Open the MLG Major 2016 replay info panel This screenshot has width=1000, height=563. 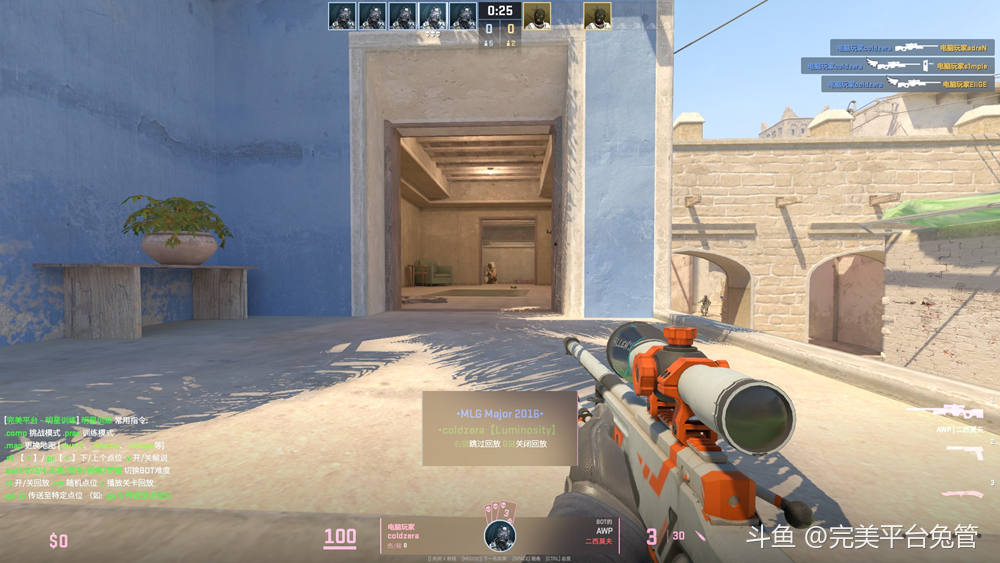pos(499,428)
